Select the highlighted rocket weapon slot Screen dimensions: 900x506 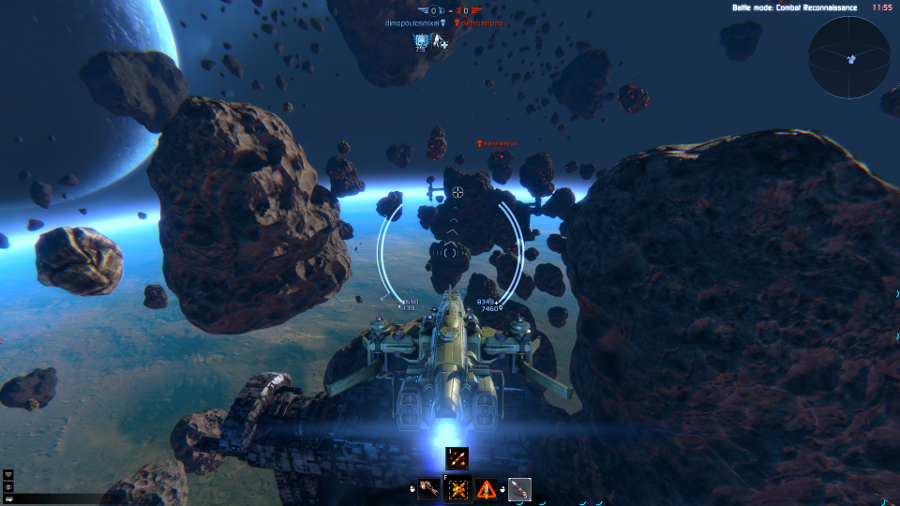click(x=519, y=489)
